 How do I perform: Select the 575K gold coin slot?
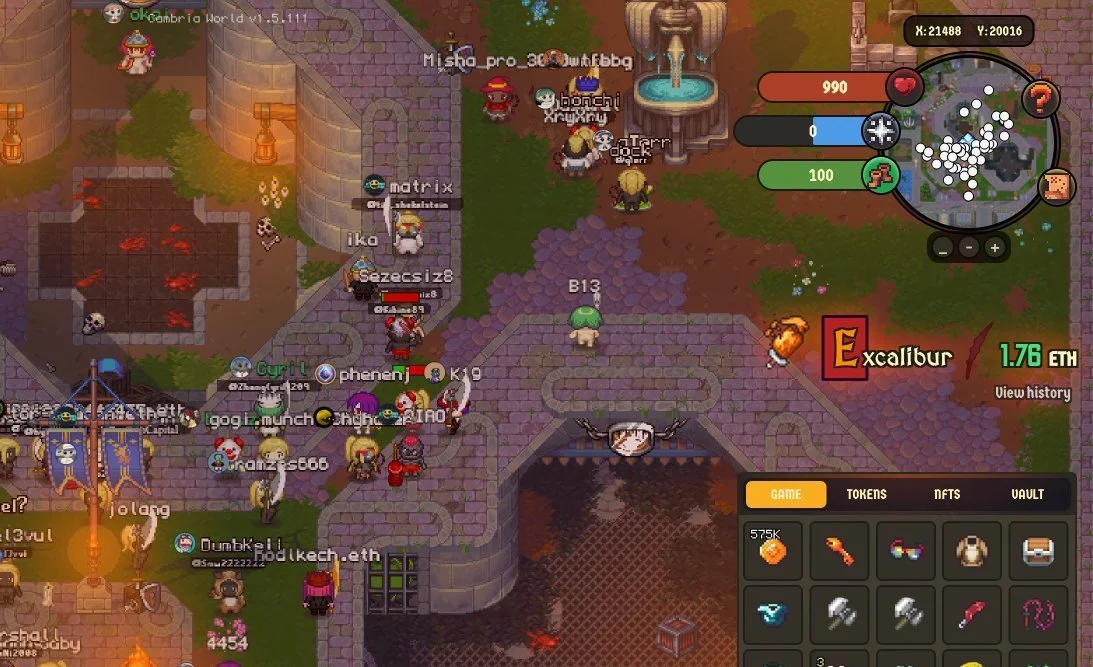[x=773, y=550]
